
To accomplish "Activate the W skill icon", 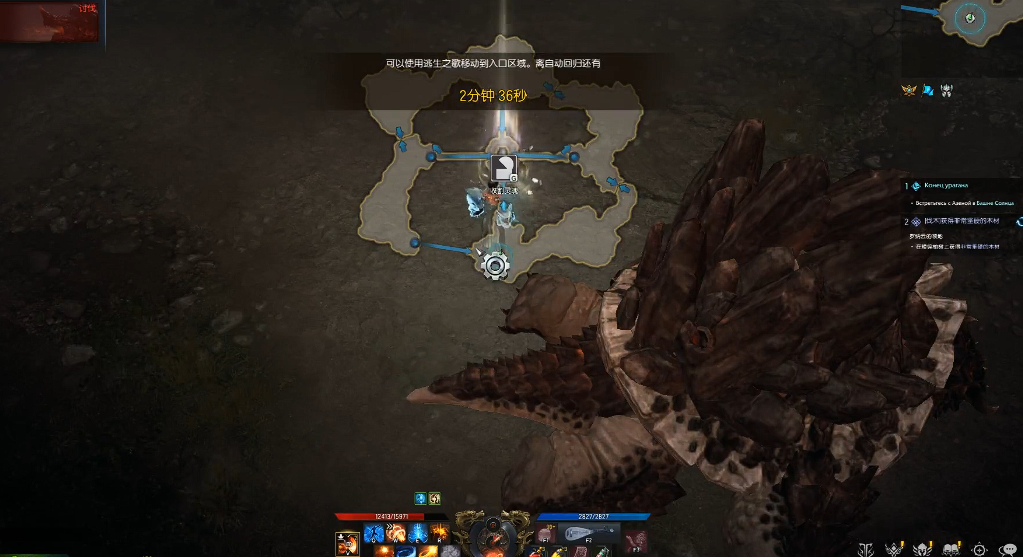I will [x=395, y=532].
